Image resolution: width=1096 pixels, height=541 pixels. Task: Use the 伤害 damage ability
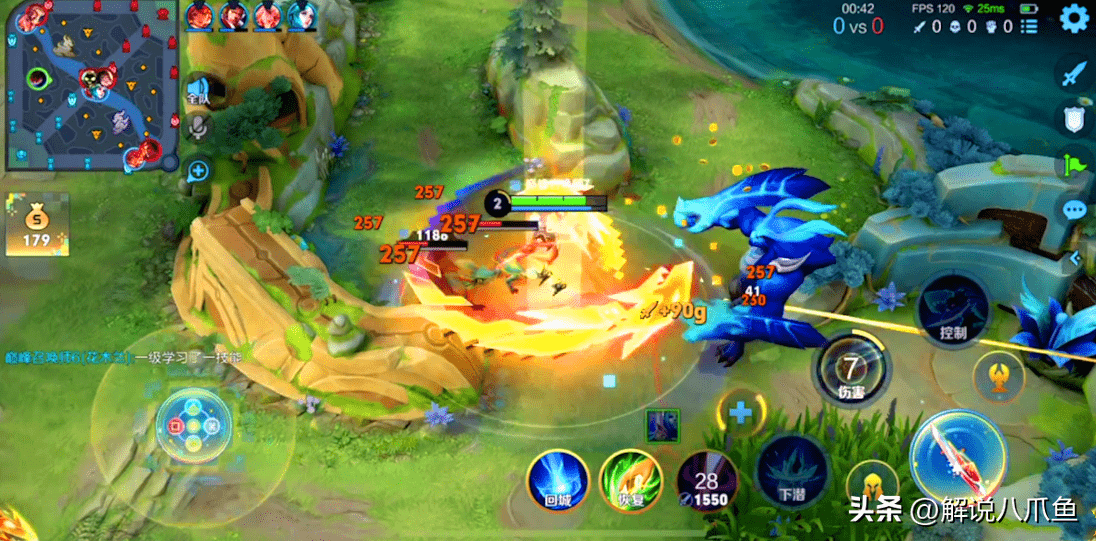click(850, 369)
